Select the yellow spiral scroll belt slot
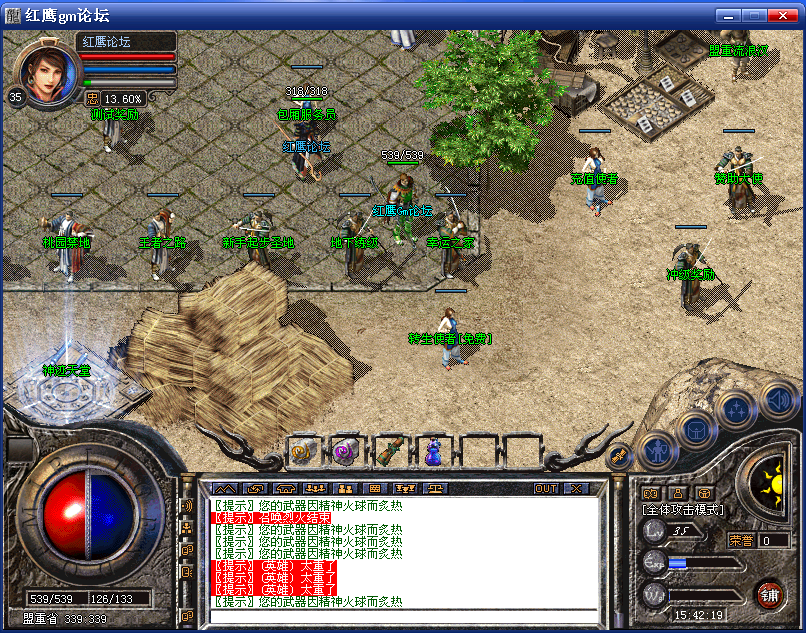The image size is (806, 633). (x=302, y=451)
